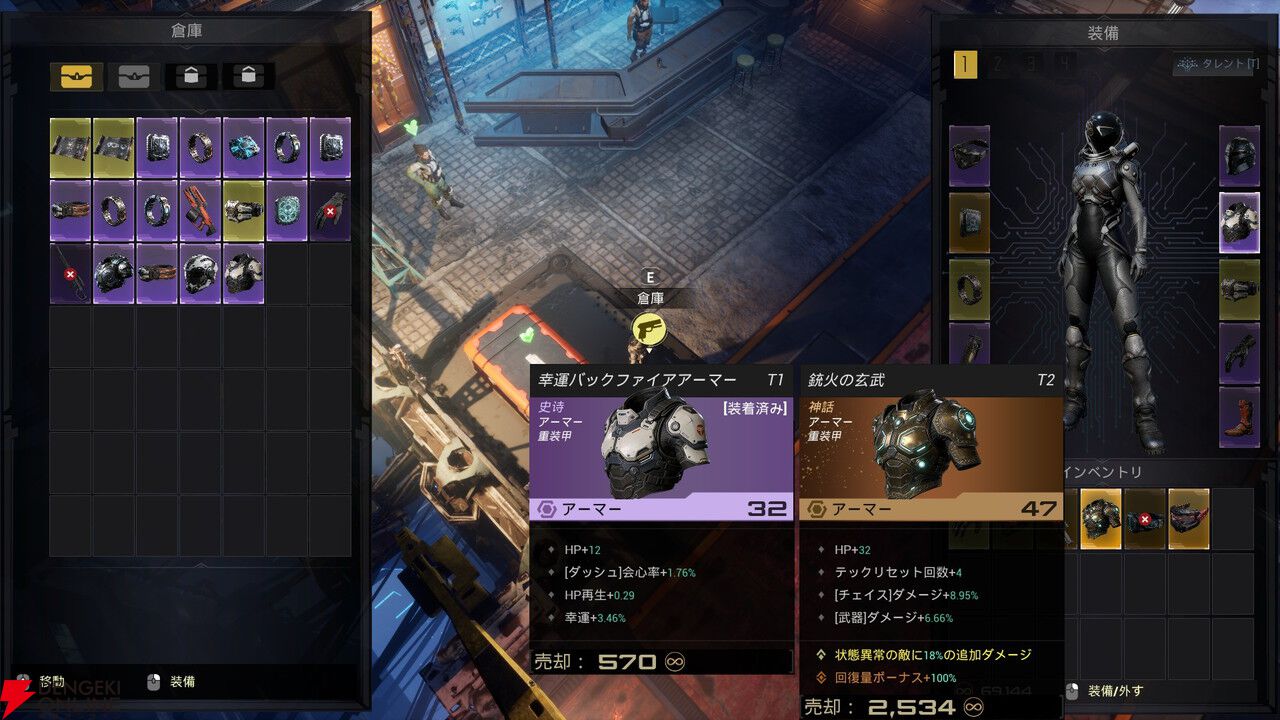Image resolution: width=1280 pixels, height=720 pixels.
Task: Select the equipped white chest armor slot
Action: click(x=1239, y=222)
